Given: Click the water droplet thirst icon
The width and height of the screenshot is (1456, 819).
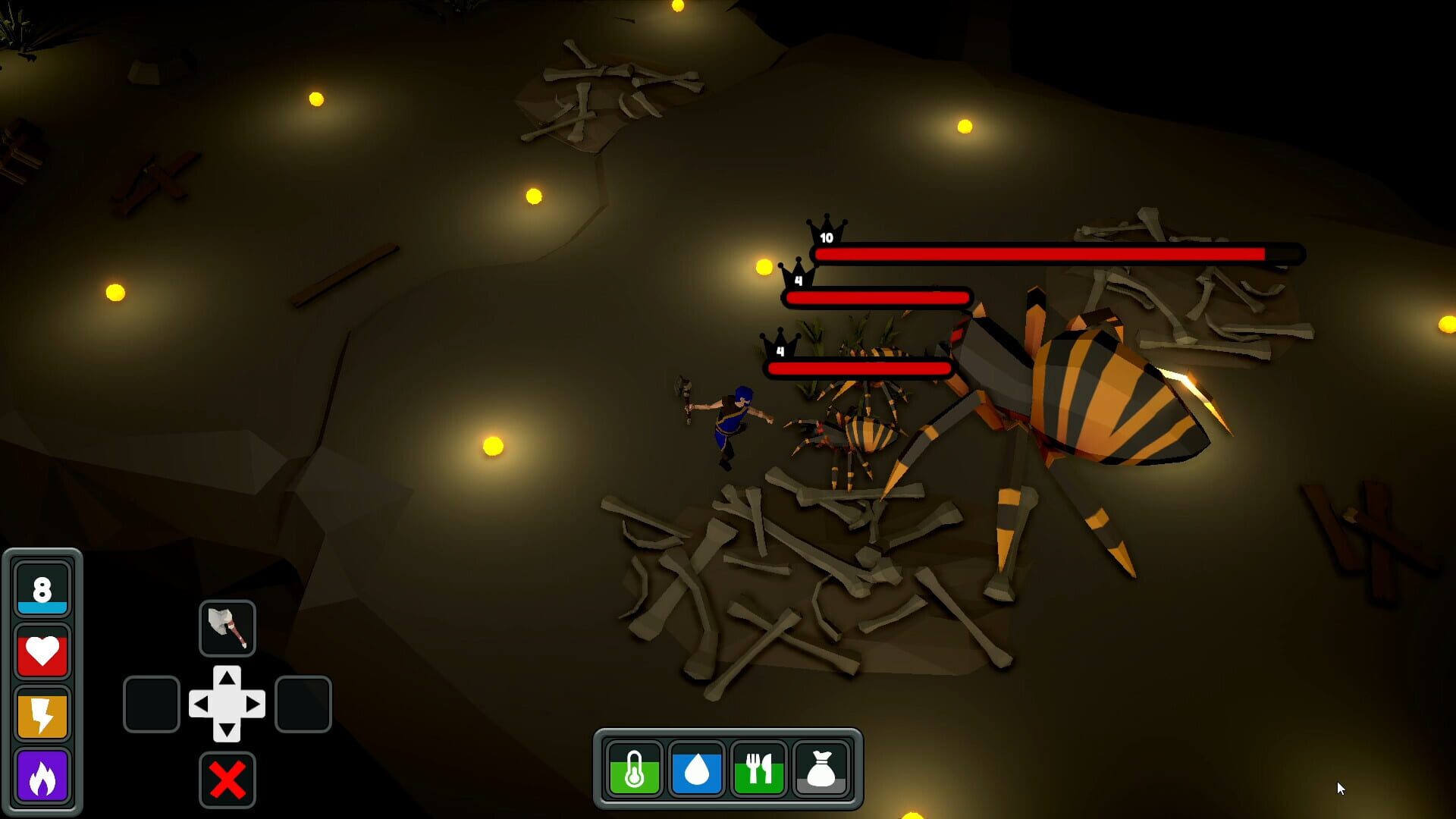Looking at the screenshot, I should (695, 770).
